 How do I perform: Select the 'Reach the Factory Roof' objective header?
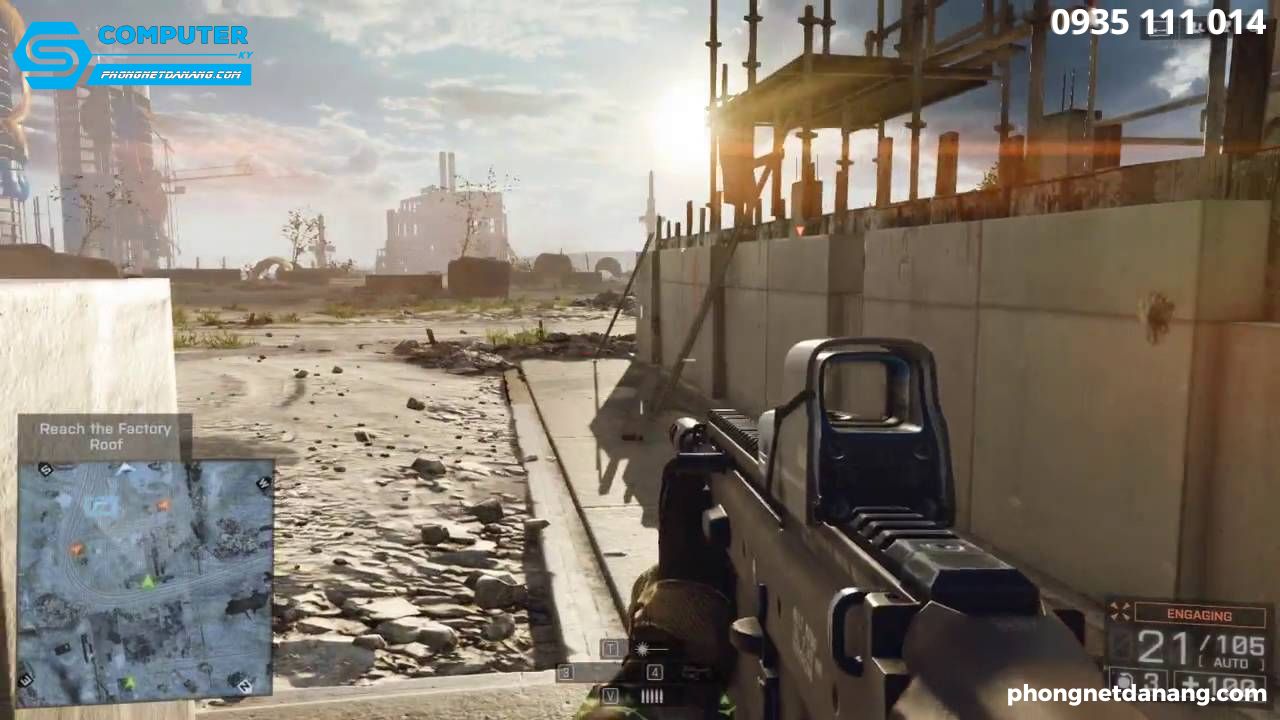click(x=105, y=434)
